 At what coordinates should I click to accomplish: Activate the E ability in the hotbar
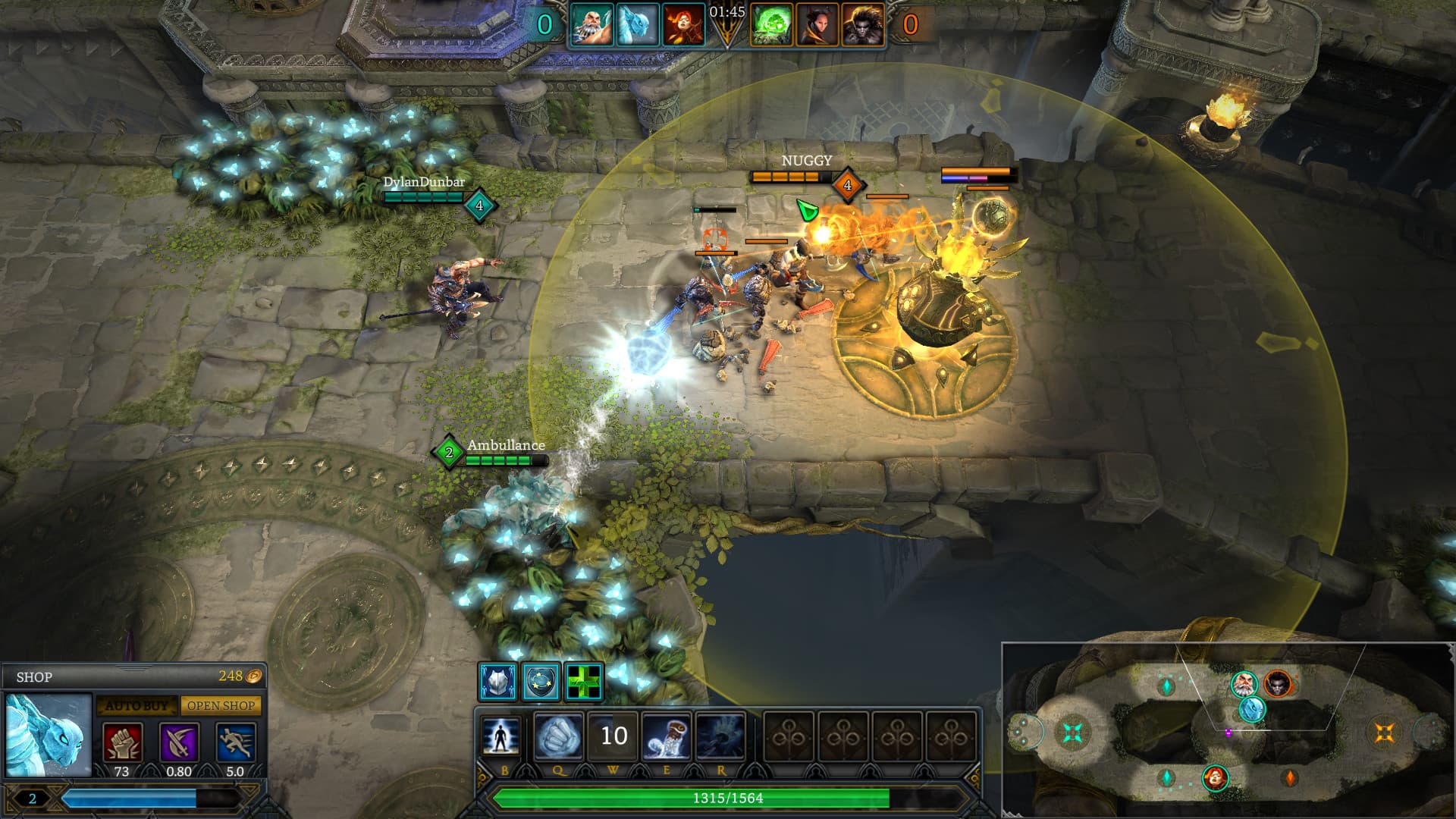click(667, 736)
